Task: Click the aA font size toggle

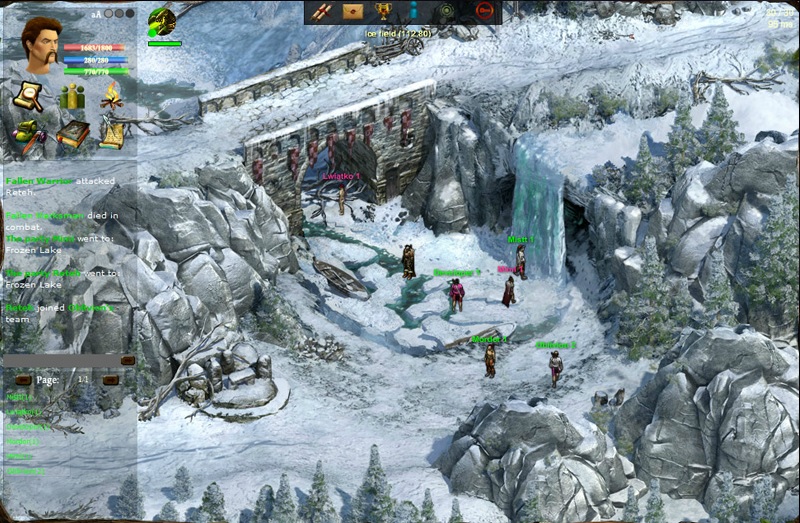Action: [97, 14]
